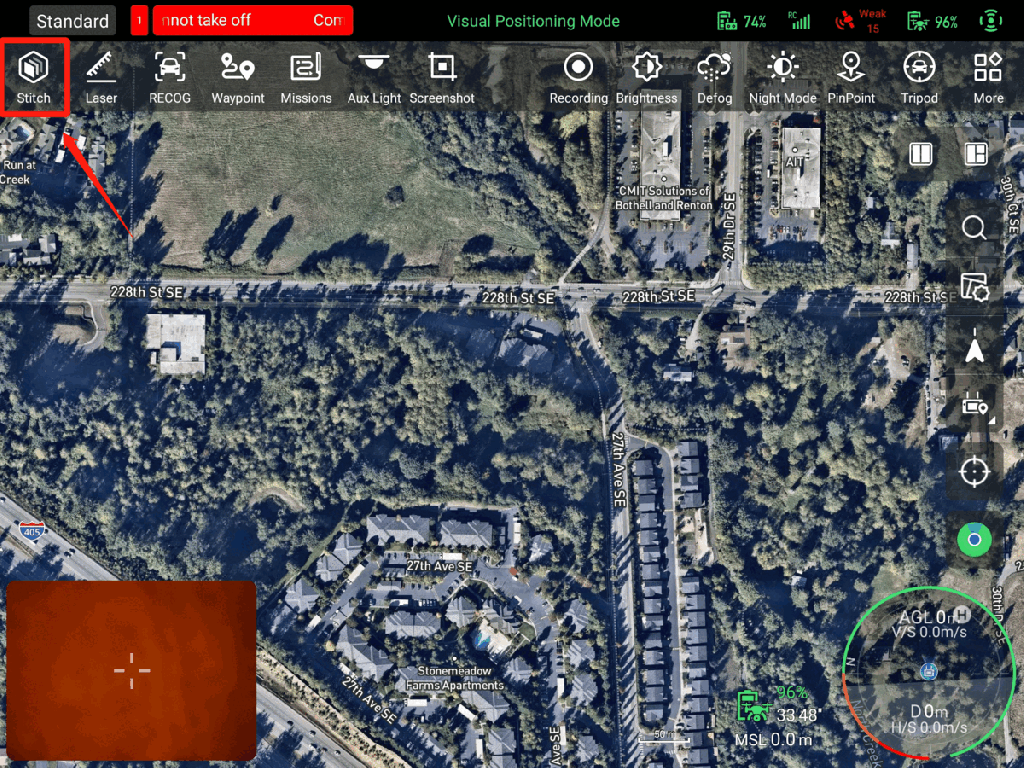Click the Standard flight mode label
Screen dimensions: 1024x768
coord(72,21)
